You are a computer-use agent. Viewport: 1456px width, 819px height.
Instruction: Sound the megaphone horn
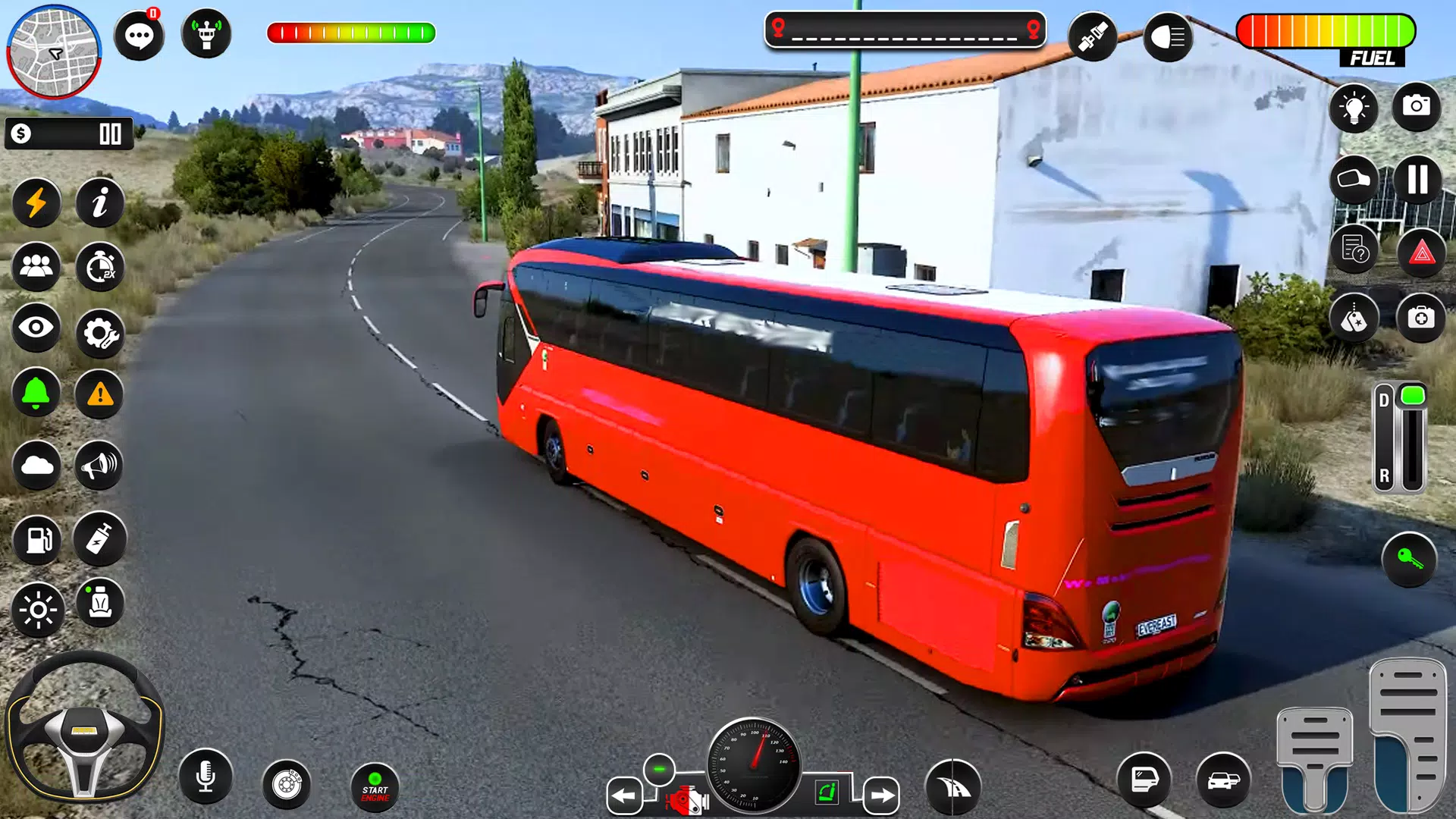click(99, 465)
